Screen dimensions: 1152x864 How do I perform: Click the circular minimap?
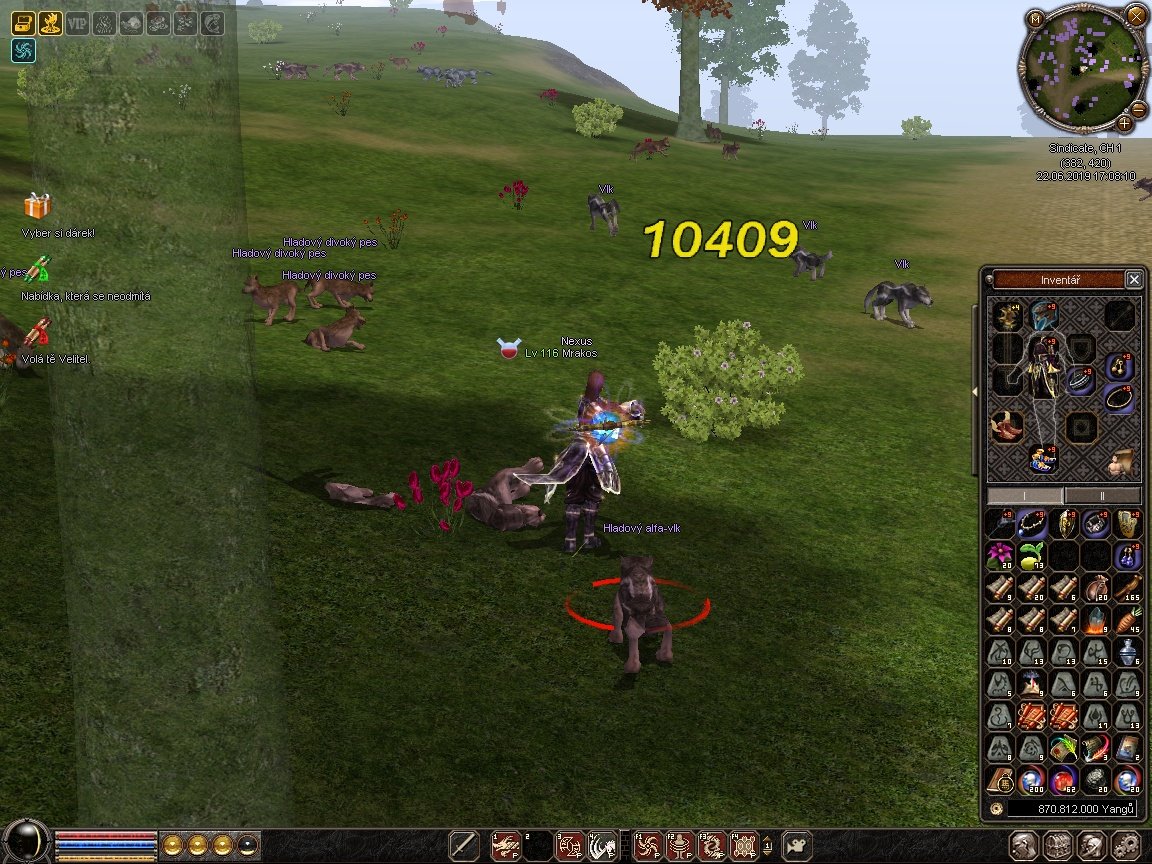1077,70
